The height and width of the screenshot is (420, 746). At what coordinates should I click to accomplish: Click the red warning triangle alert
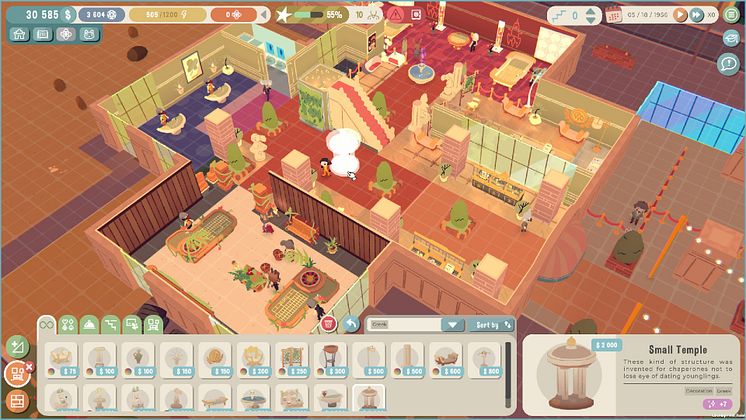tap(395, 15)
